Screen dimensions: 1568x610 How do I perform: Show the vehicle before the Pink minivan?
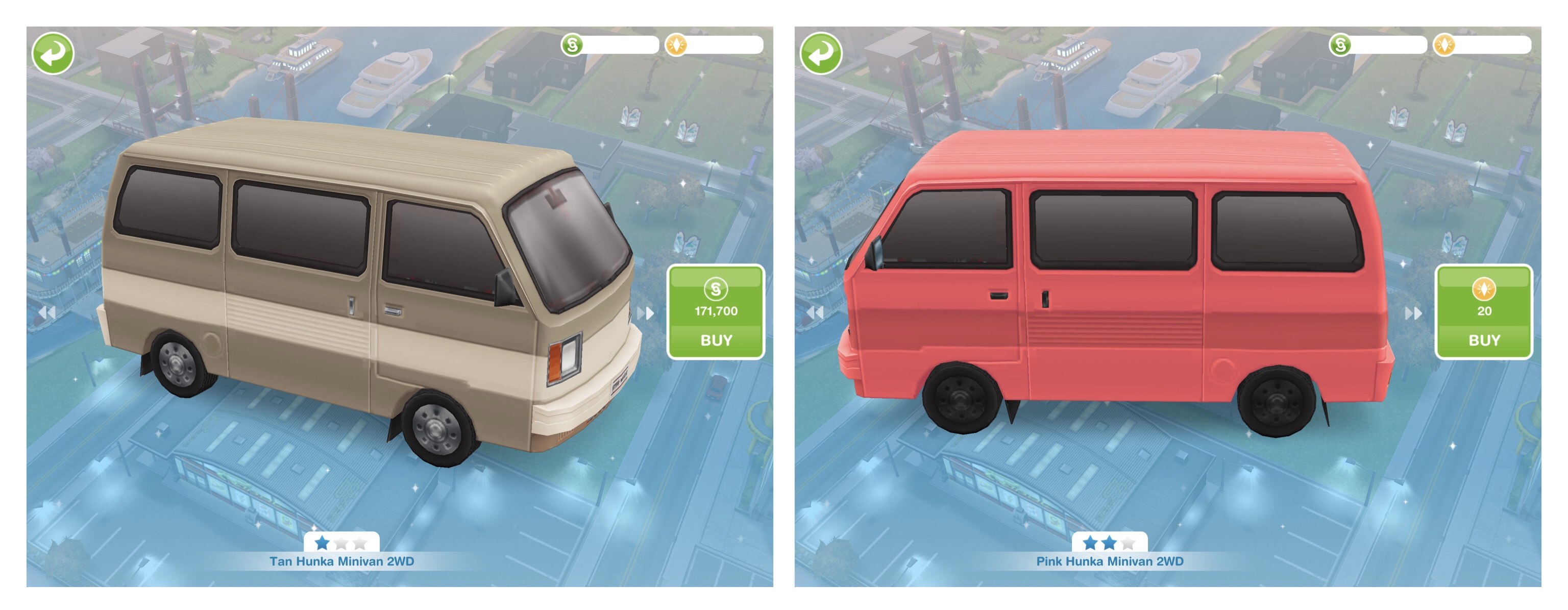coord(815,312)
